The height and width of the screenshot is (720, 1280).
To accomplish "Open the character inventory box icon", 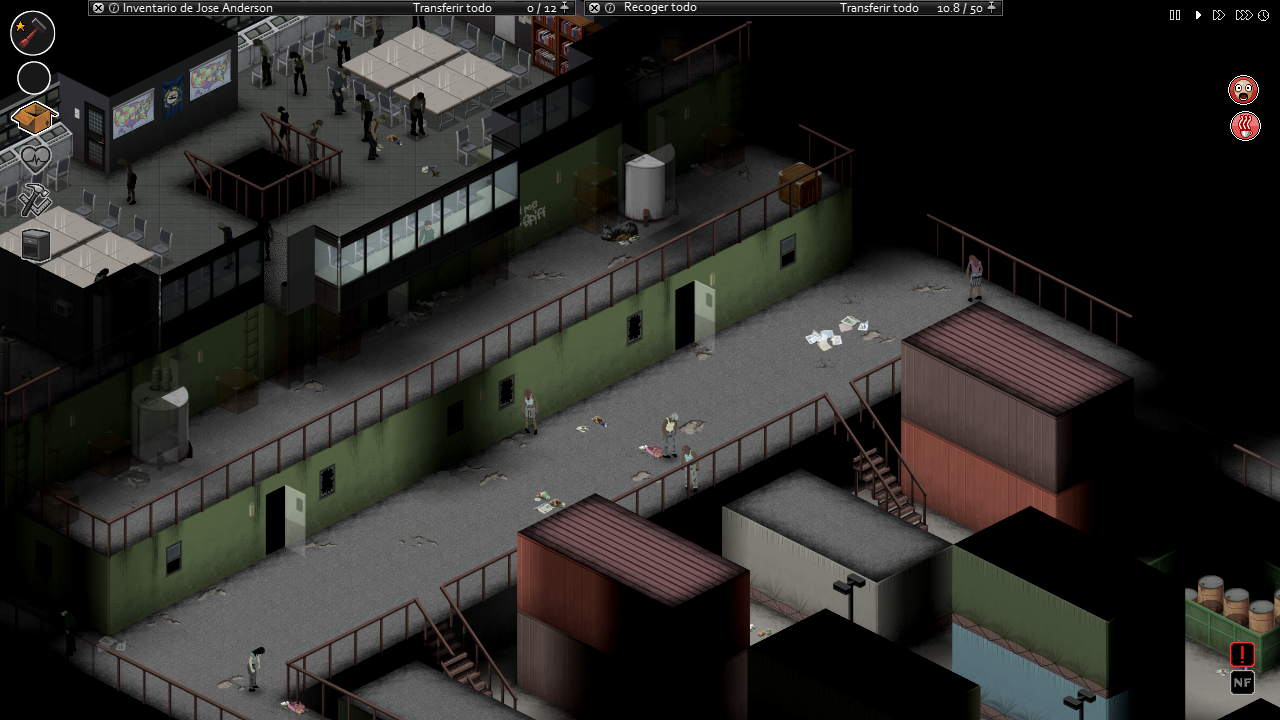I will pos(33,117).
